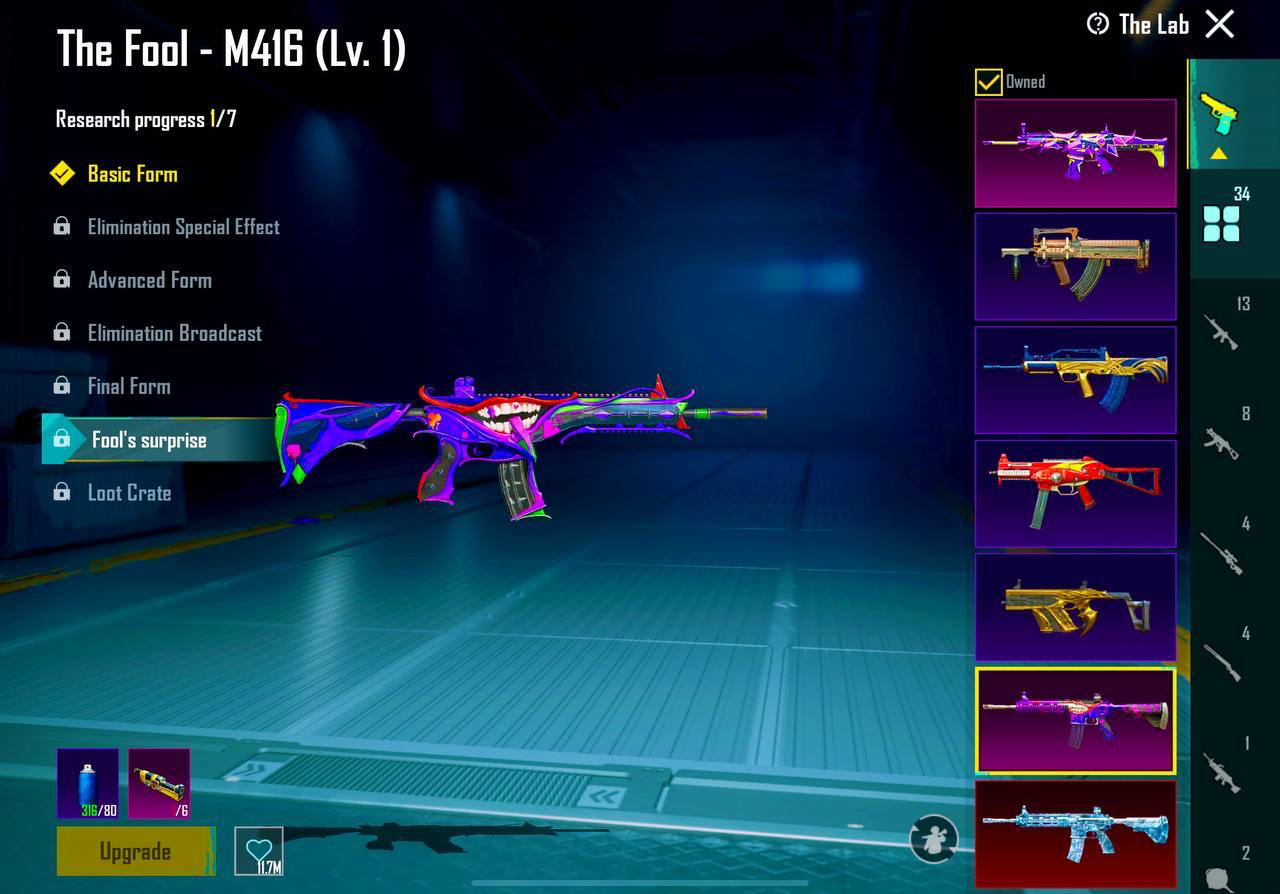Select the Loot Crate entry

coord(129,493)
